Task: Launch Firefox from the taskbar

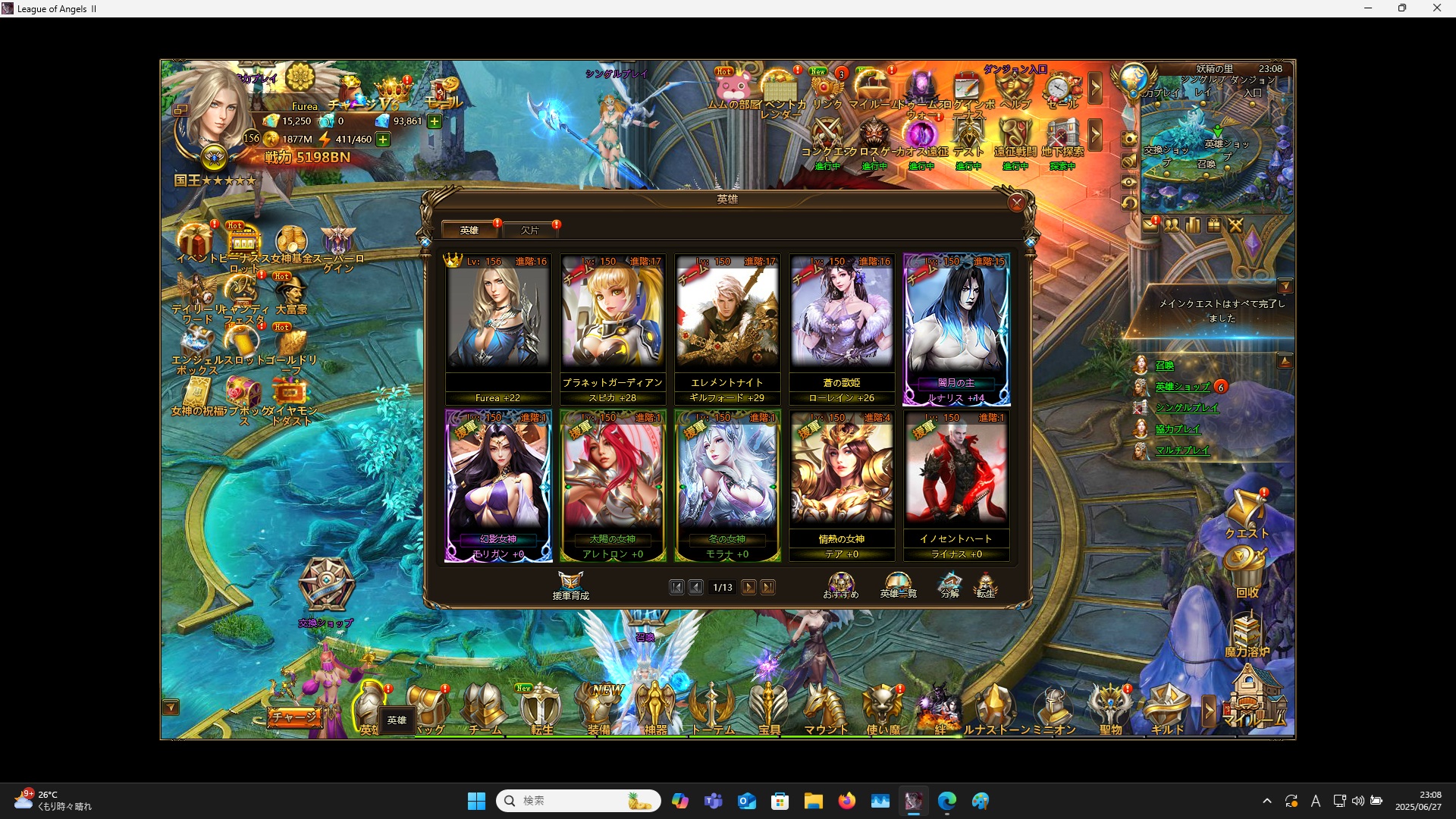Action: (x=848, y=801)
